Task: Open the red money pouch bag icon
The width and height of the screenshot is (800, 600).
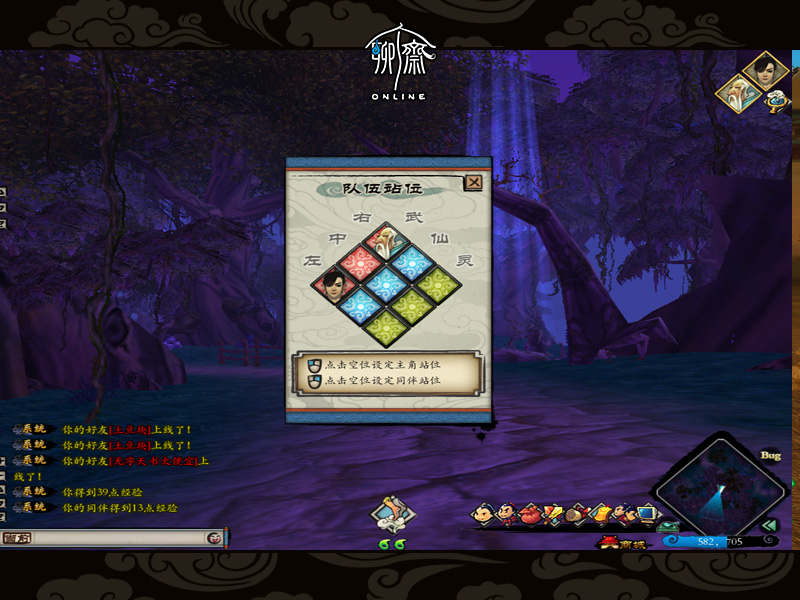Action: click(x=530, y=515)
